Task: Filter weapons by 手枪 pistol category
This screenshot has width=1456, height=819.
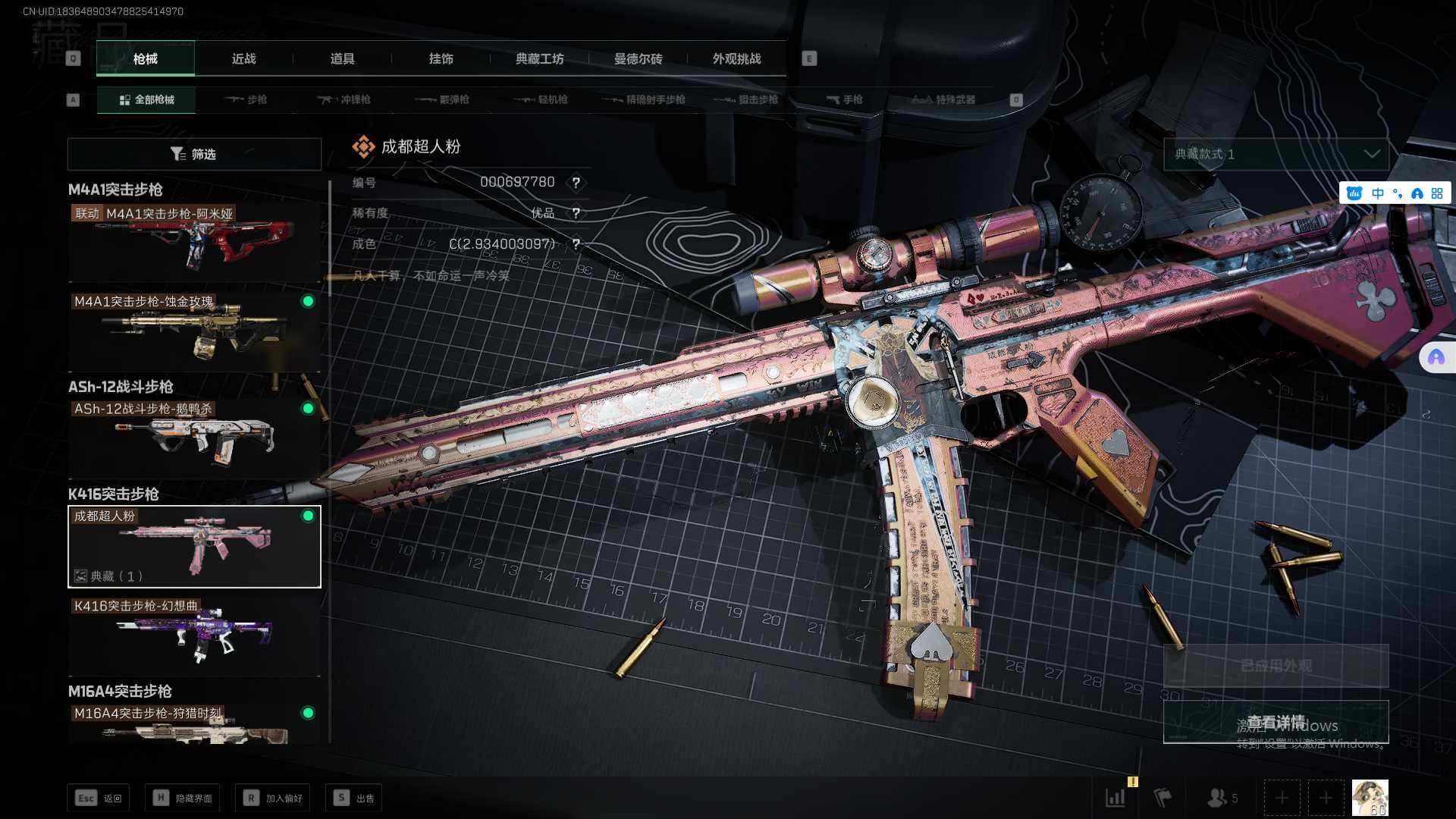Action: point(844,99)
